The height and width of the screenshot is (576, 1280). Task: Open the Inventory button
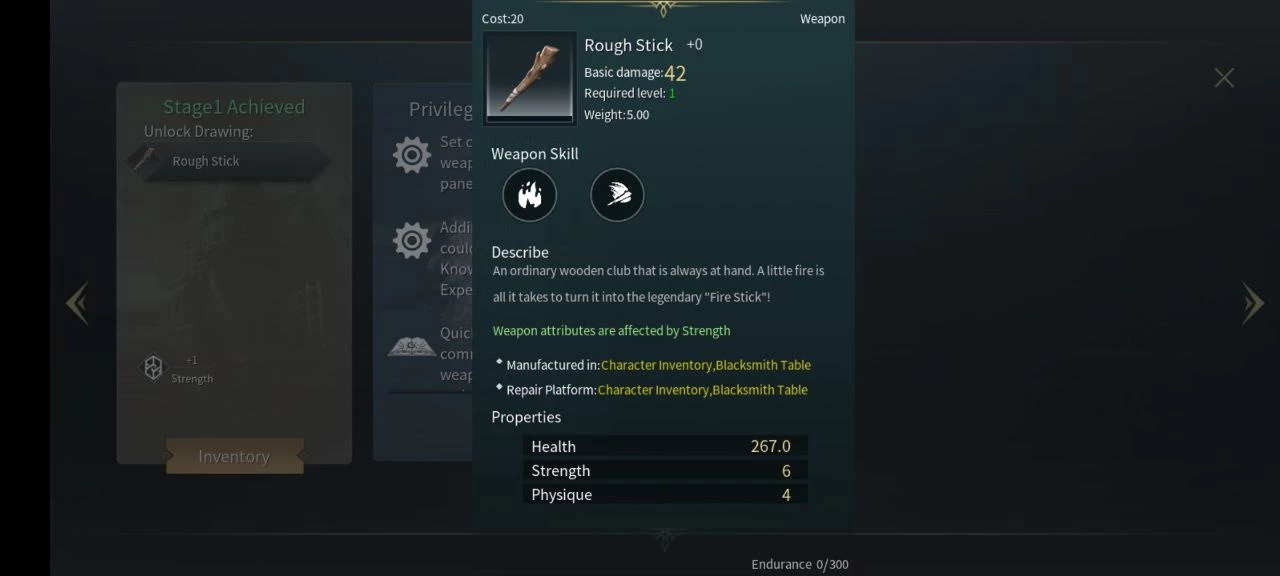coord(234,456)
